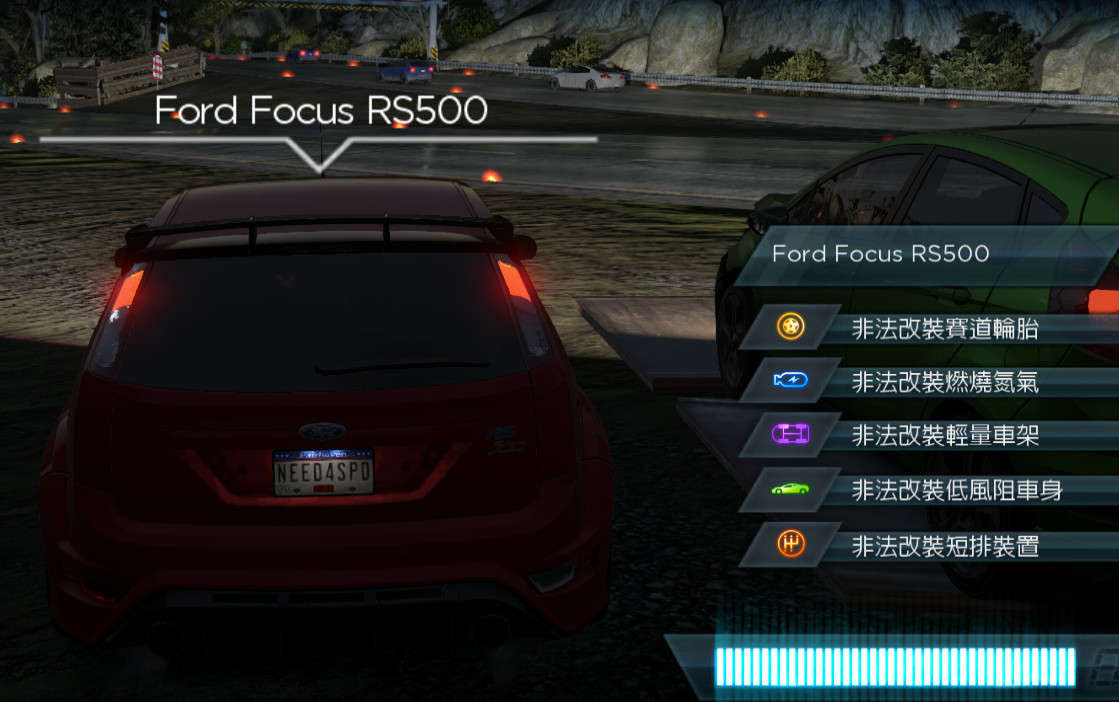Screen dimensions: 1119x702
Task: Choose the 非法改裝燃燒氮氣 nitrous mod
Action: tap(944, 381)
